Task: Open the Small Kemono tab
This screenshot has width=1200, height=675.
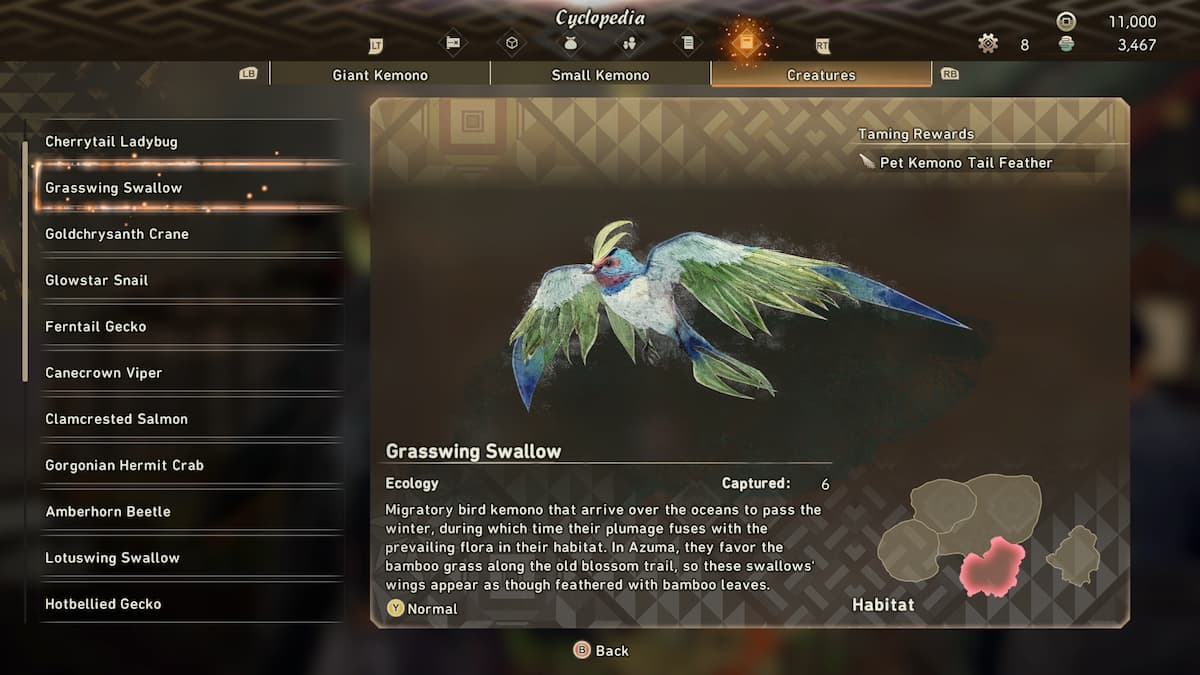Action: pos(600,75)
